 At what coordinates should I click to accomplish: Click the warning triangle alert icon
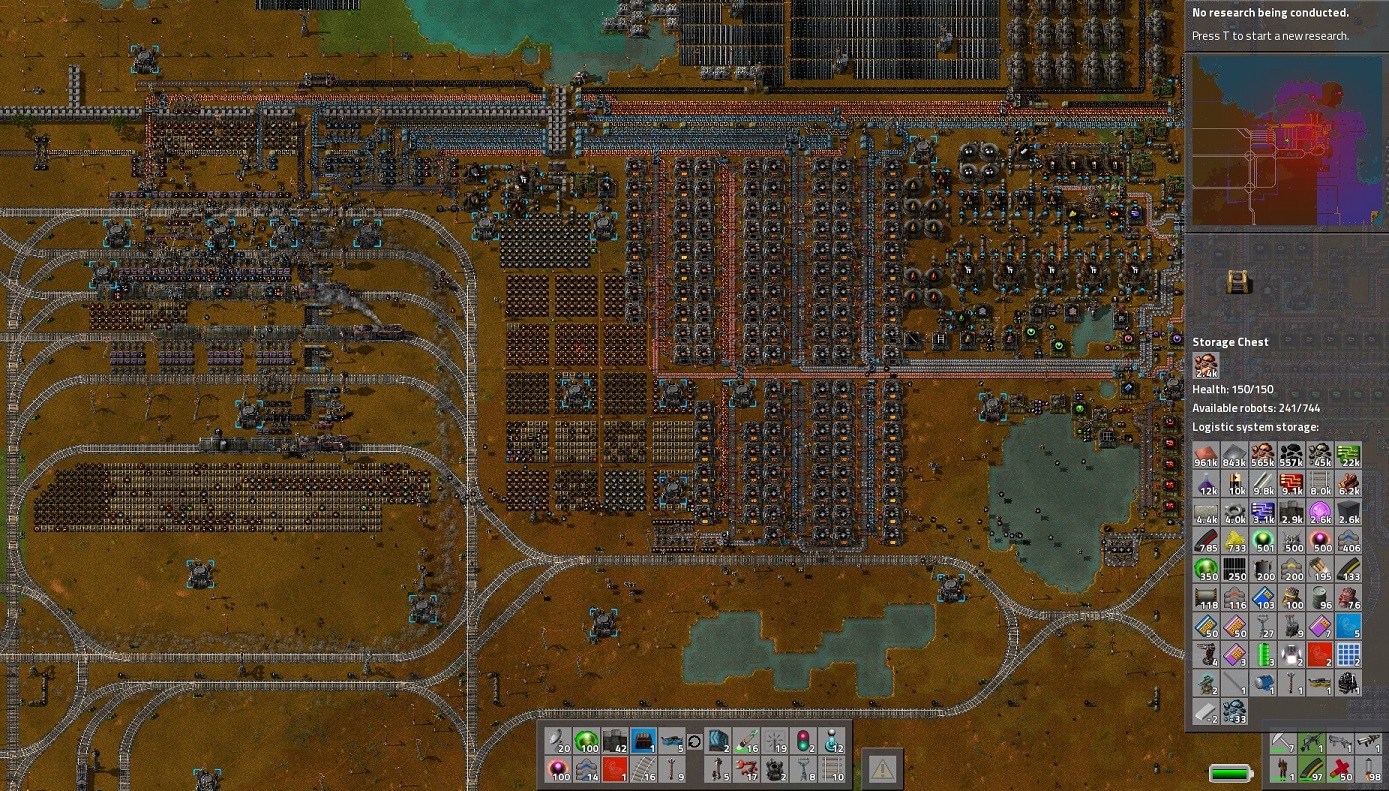click(x=882, y=768)
